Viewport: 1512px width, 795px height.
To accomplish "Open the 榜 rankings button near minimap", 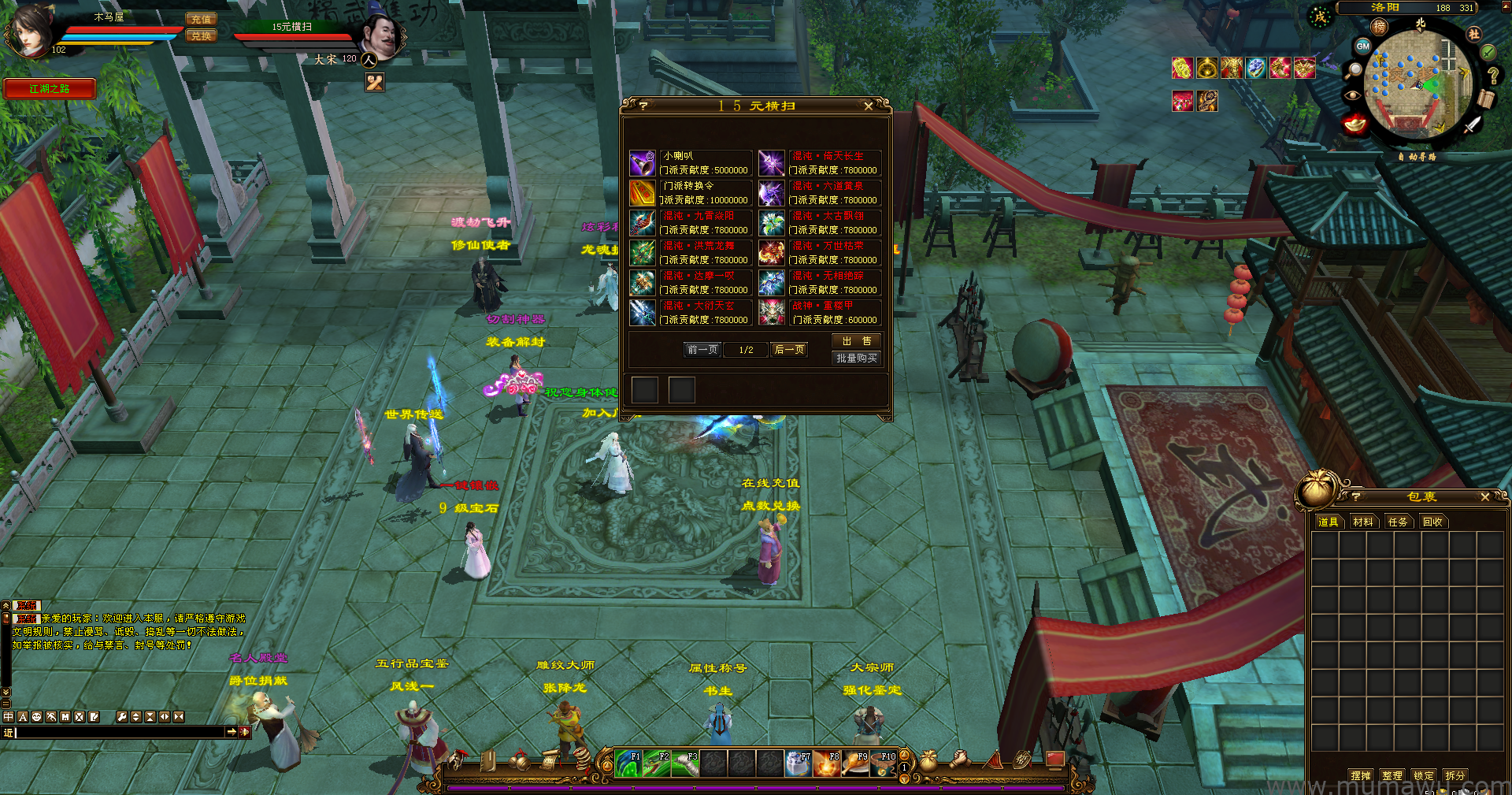I will [1379, 28].
